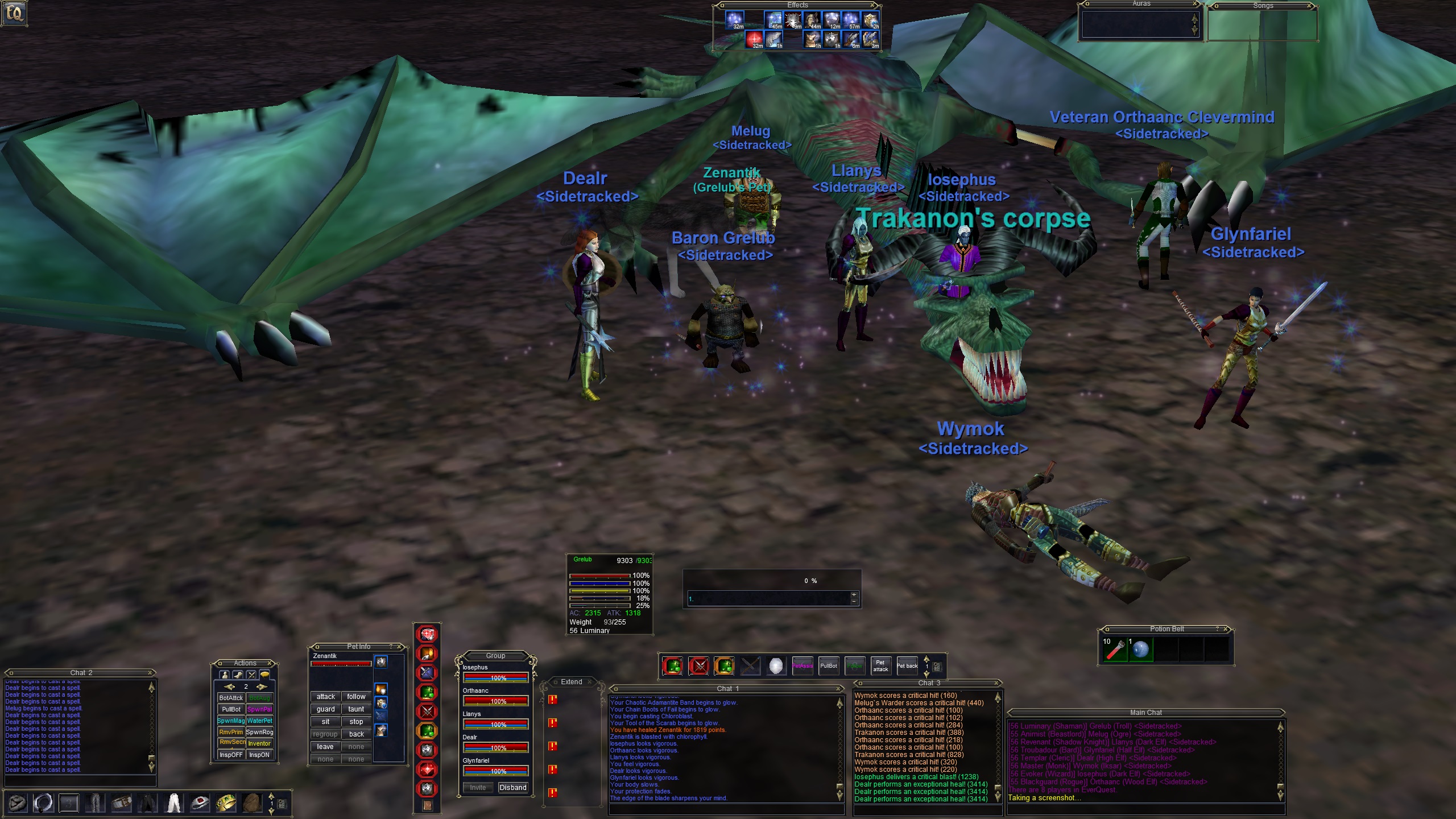Image resolution: width=1456 pixels, height=819 pixels.
Task: Close the Pet Info window
Action: [x=400, y=647]
